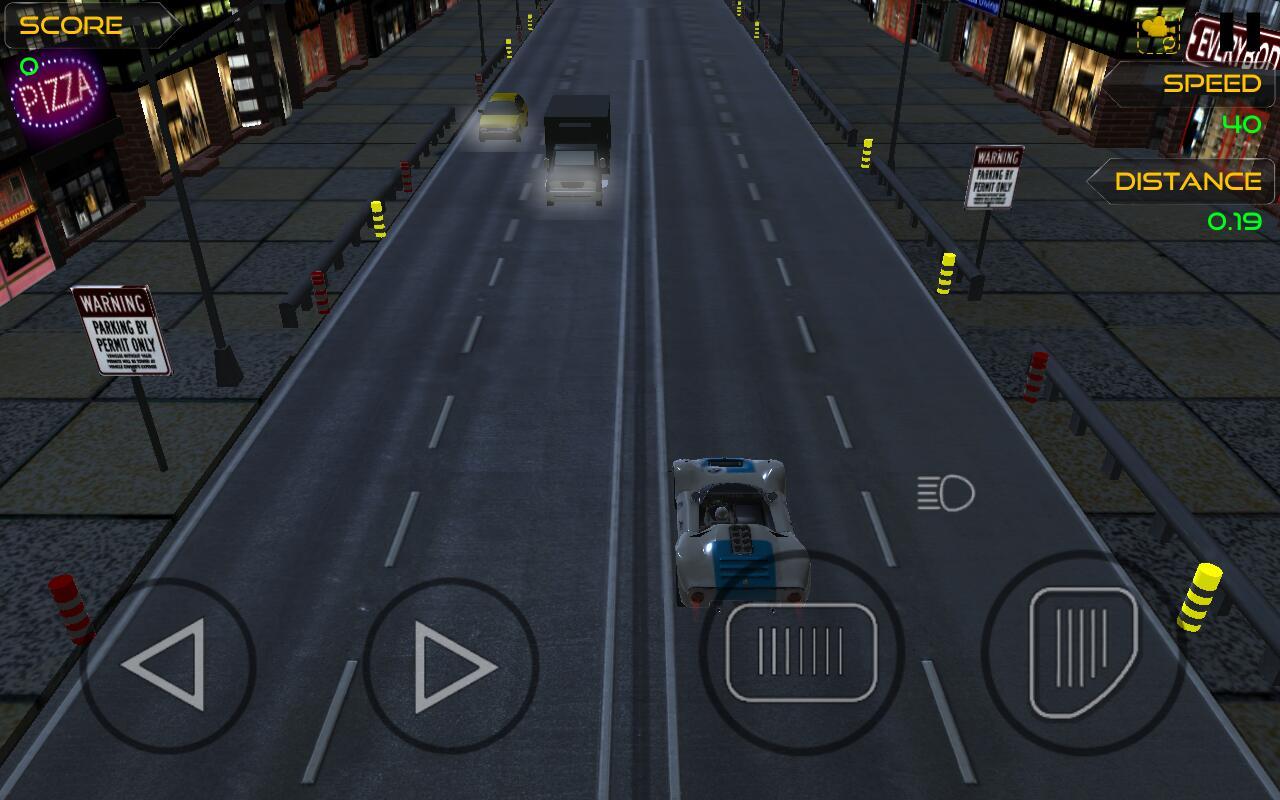The image size is (1280, 800).
Task: Click the right-side WARNING sign
Action: click(x=994, y=180)
